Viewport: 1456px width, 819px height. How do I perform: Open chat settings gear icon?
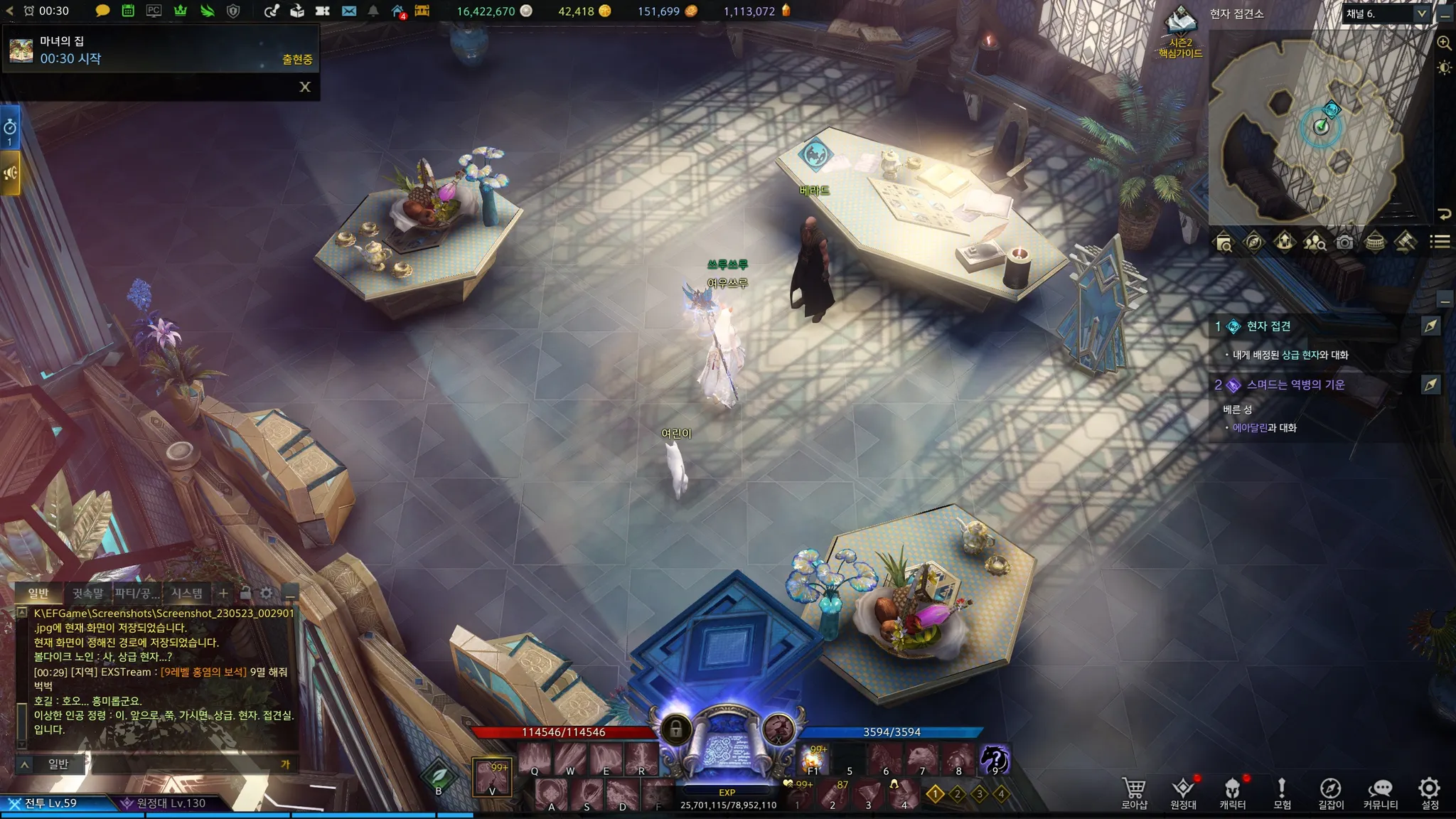pos(267,593)
